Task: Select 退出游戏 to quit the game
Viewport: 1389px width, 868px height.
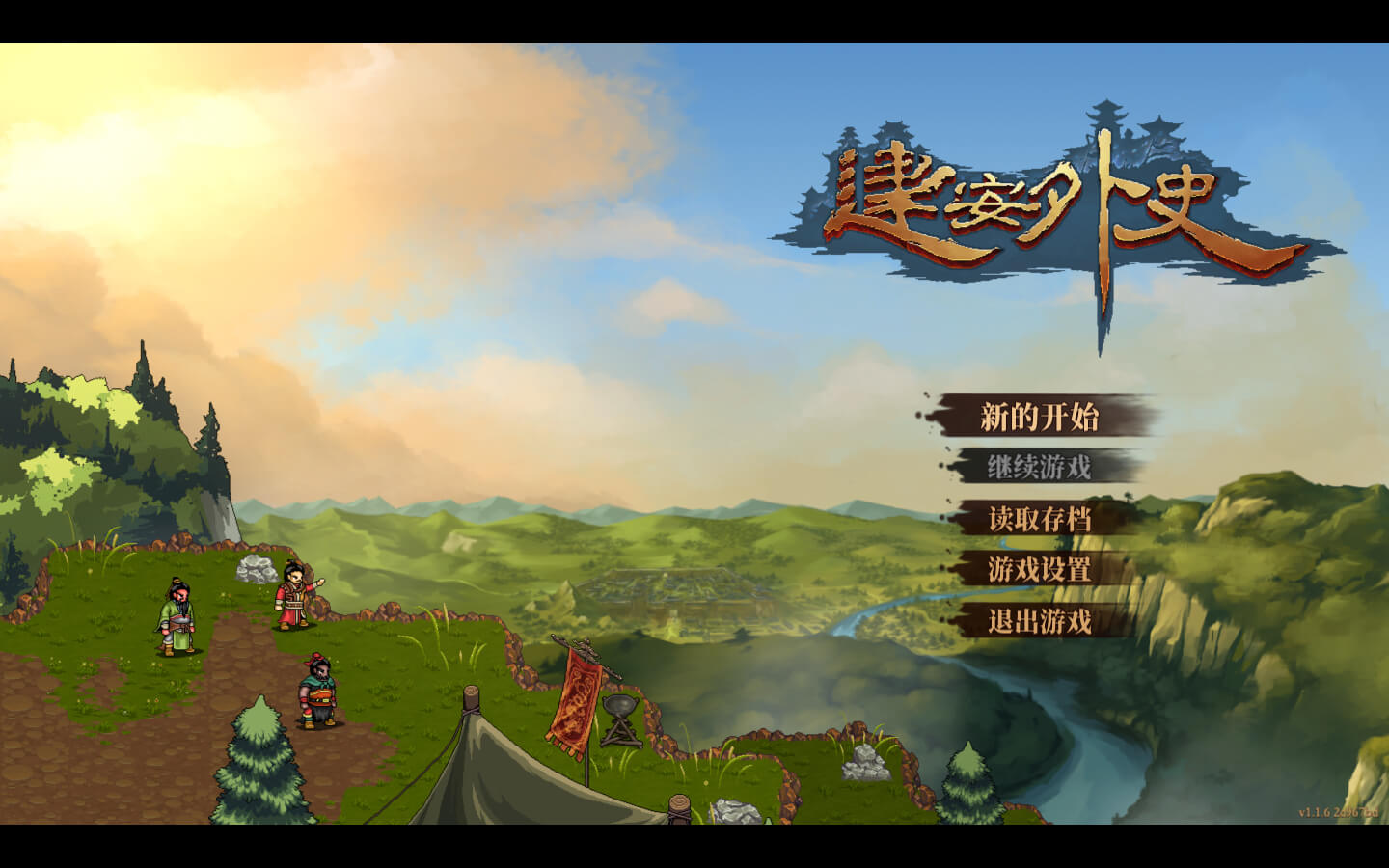Action: [1039, 621]
